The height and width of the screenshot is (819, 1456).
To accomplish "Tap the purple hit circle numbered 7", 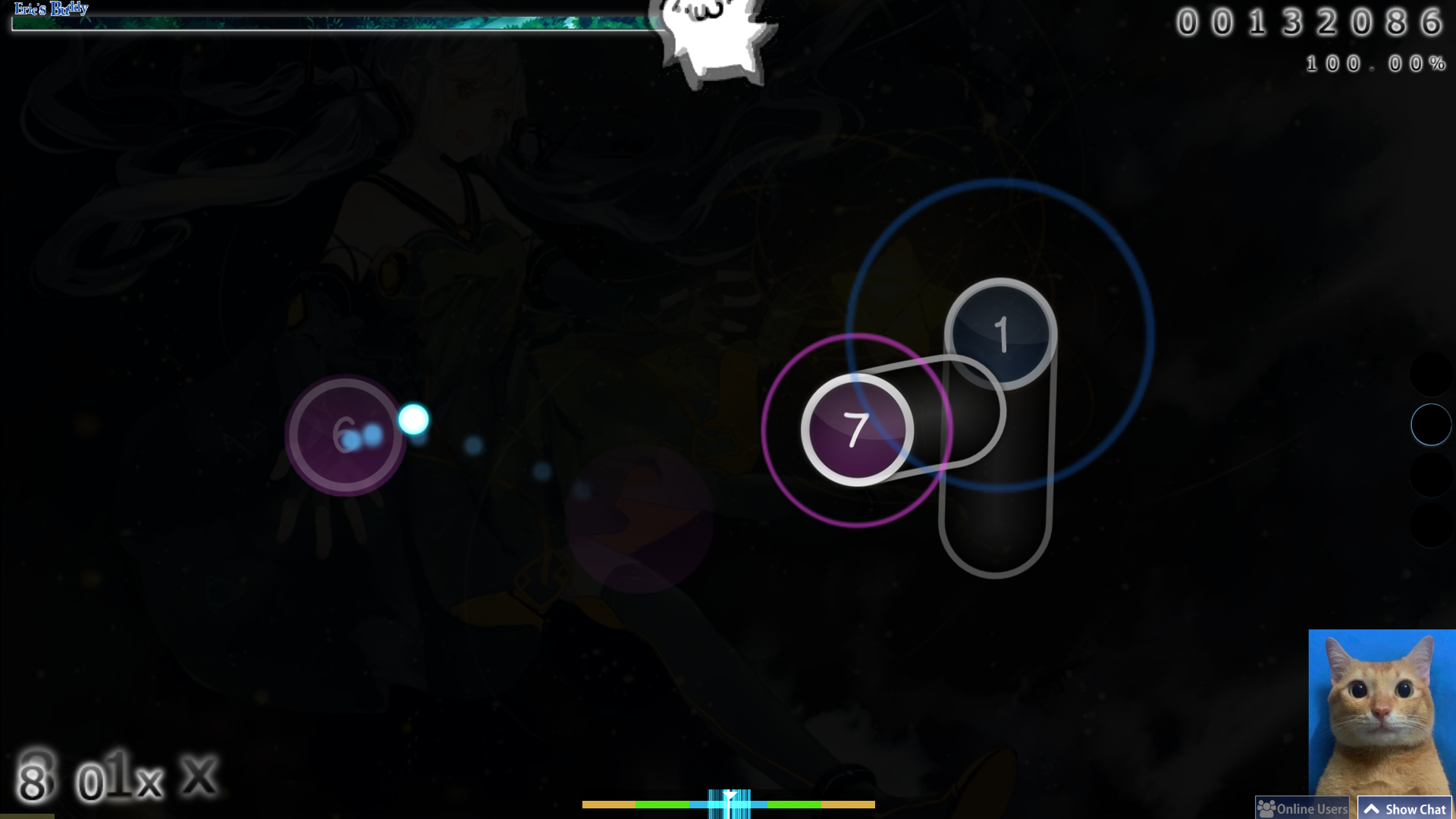I will pyautogui.click(x=857, y=428).
